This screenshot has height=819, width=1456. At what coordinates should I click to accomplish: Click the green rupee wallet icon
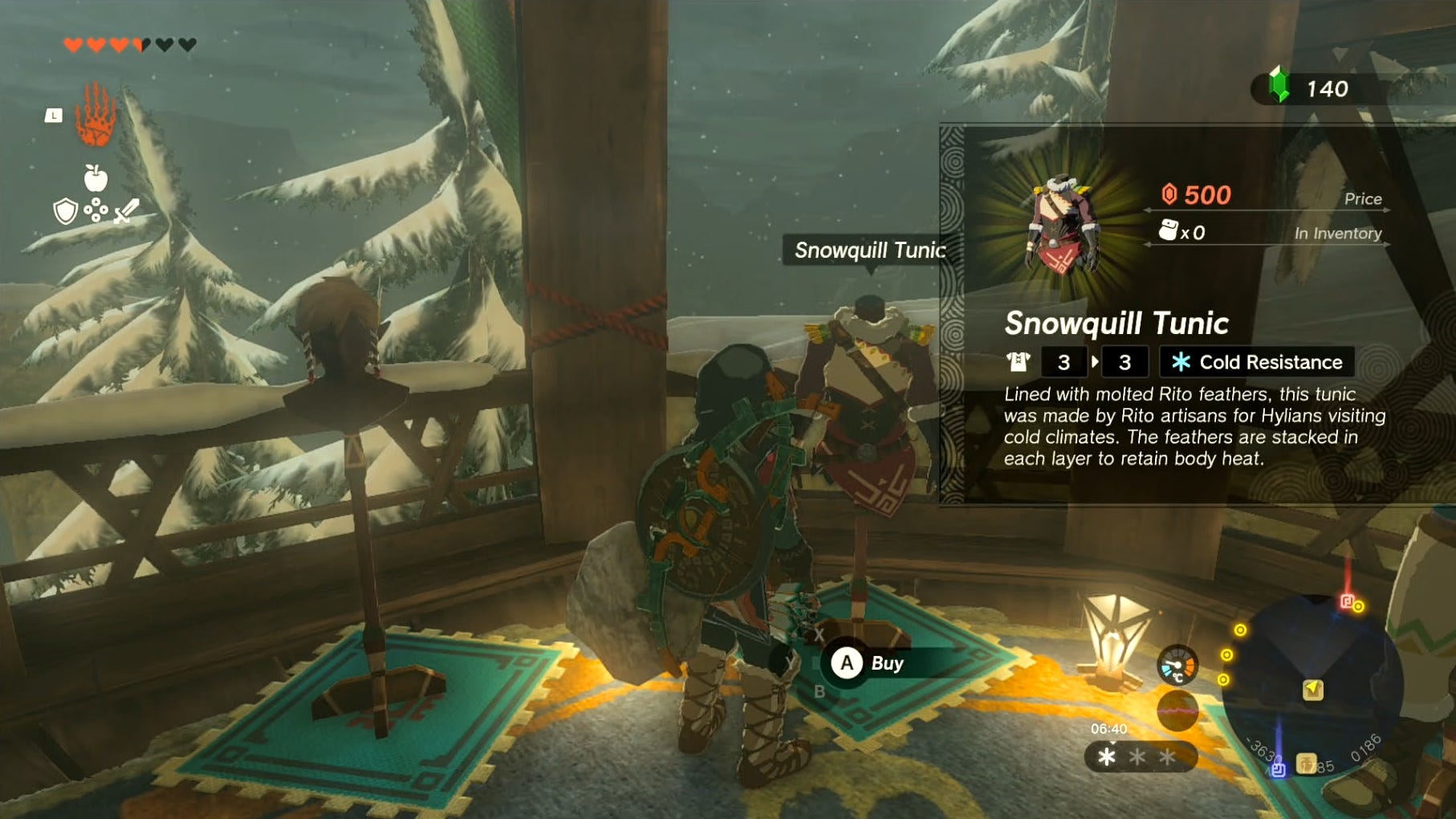pos(1279,87)
